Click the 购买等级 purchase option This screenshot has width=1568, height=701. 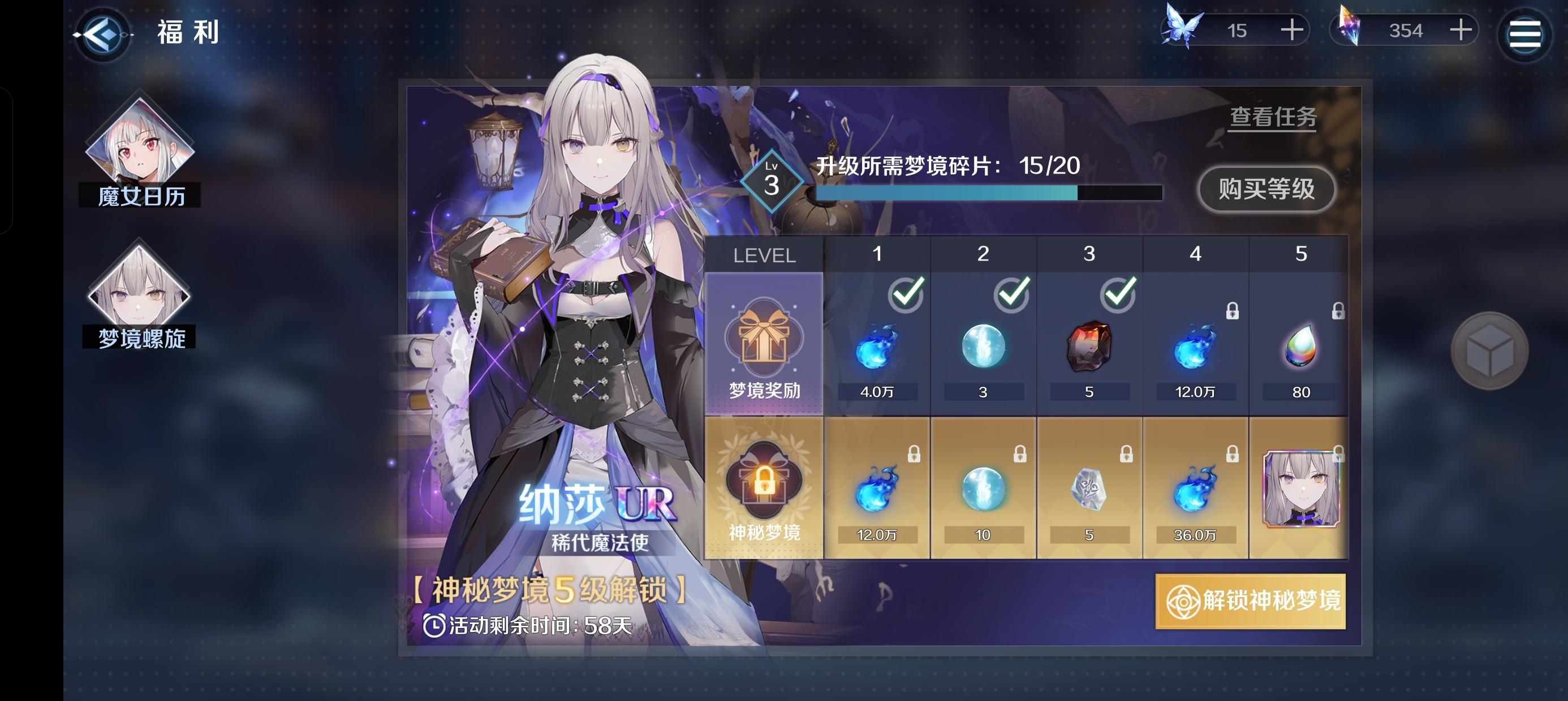(x=1265, y=189)
